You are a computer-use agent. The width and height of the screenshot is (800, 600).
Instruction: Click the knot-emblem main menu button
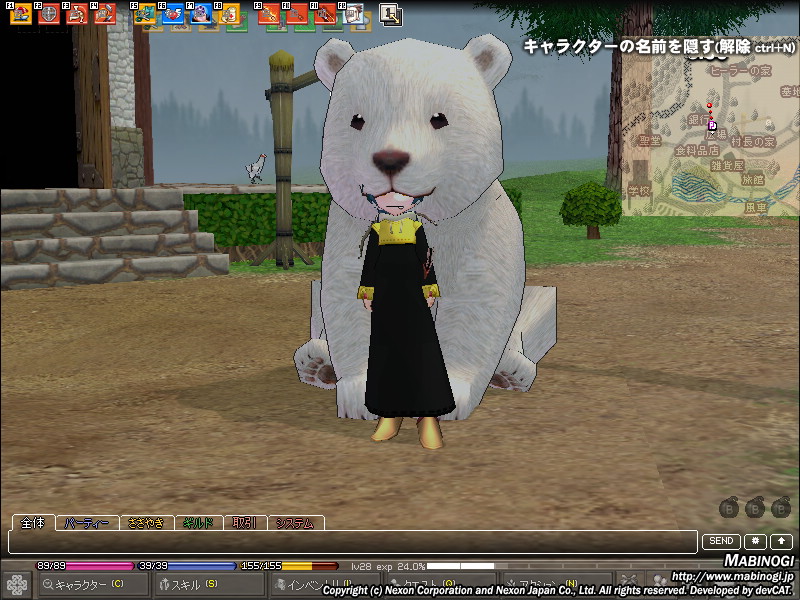tap(16, 584)
